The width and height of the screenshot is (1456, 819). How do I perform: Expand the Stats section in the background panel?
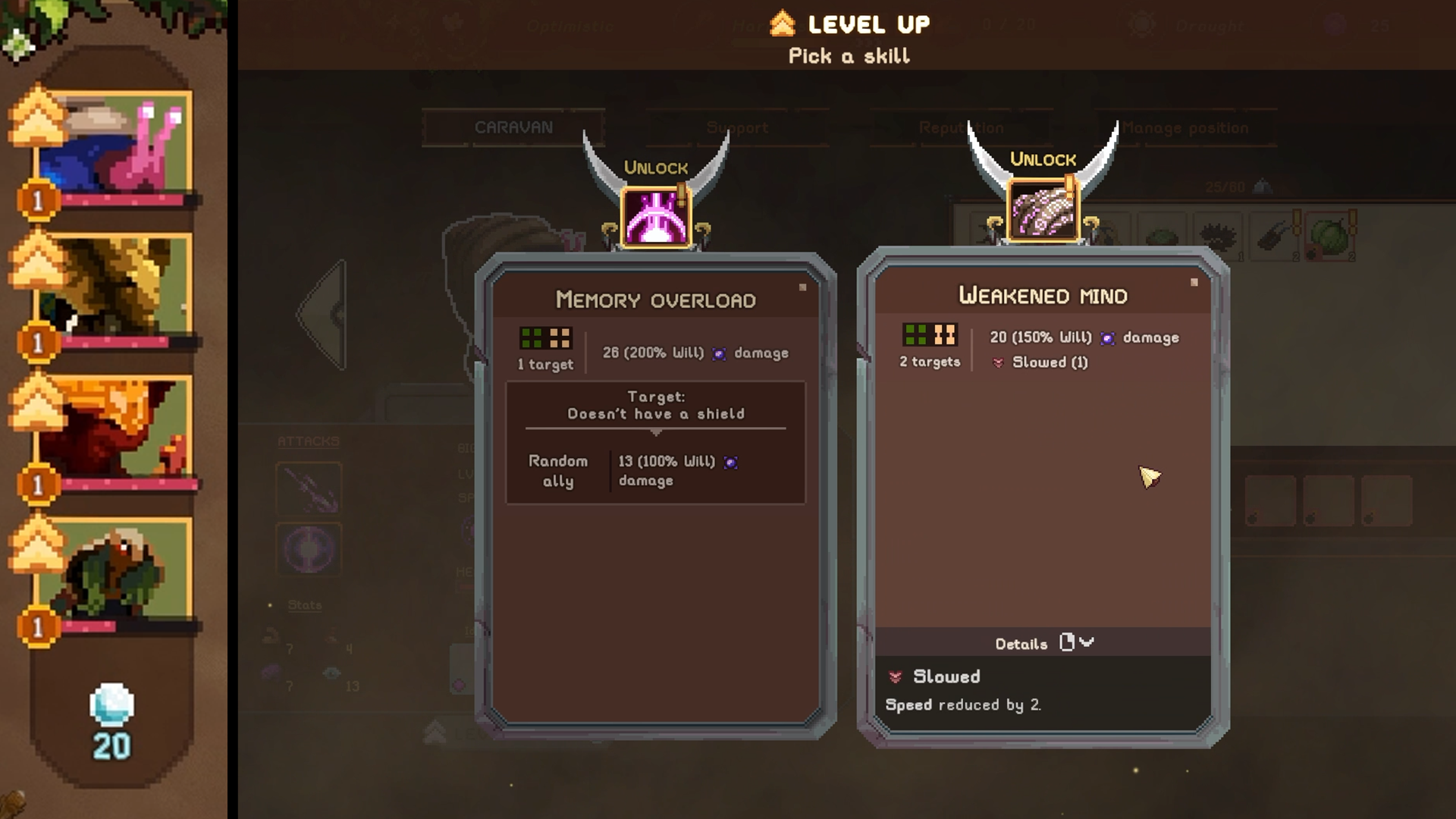pos(304,604)
